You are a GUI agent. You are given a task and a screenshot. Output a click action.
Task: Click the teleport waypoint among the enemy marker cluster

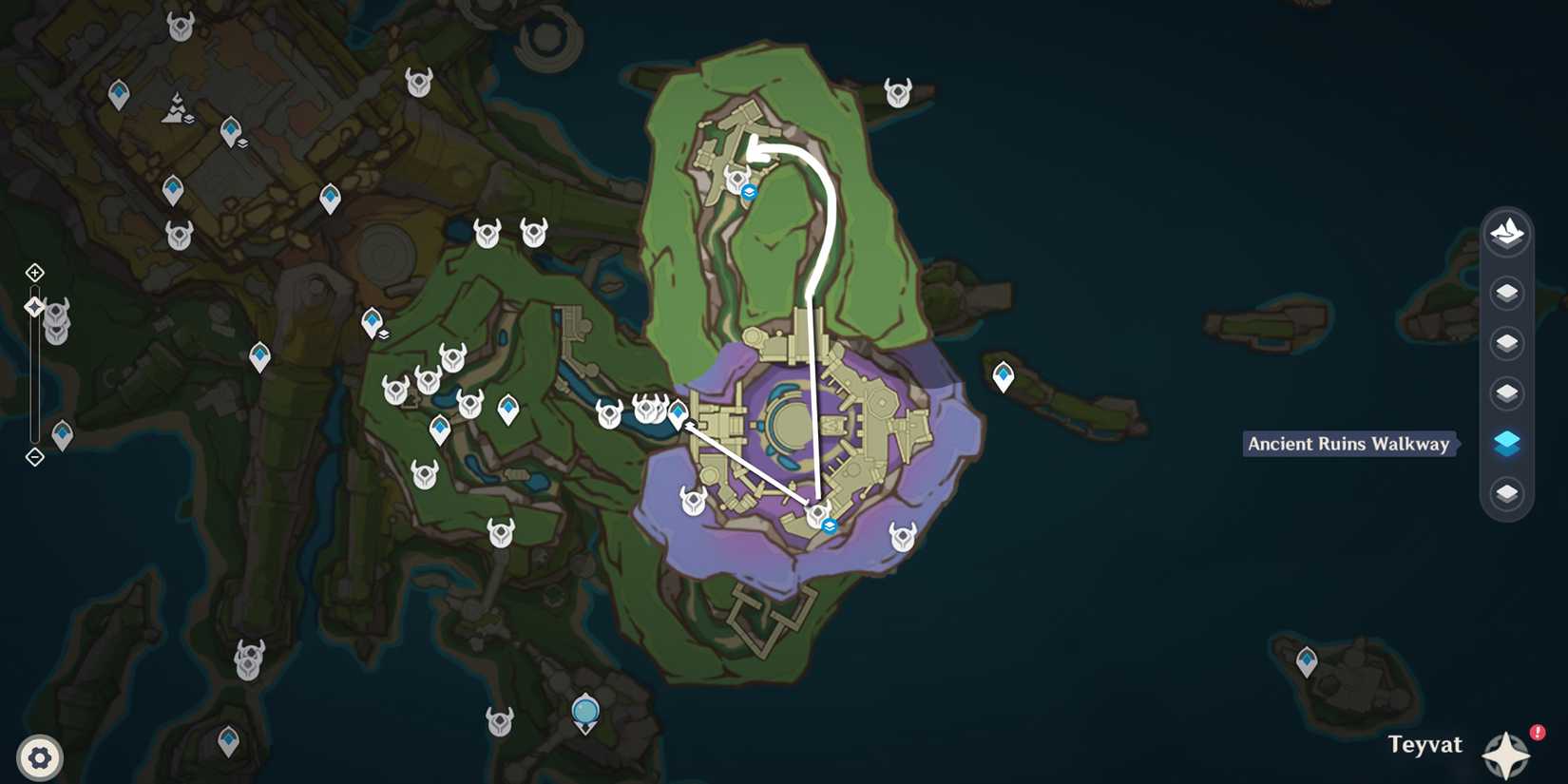pos(677,412)
